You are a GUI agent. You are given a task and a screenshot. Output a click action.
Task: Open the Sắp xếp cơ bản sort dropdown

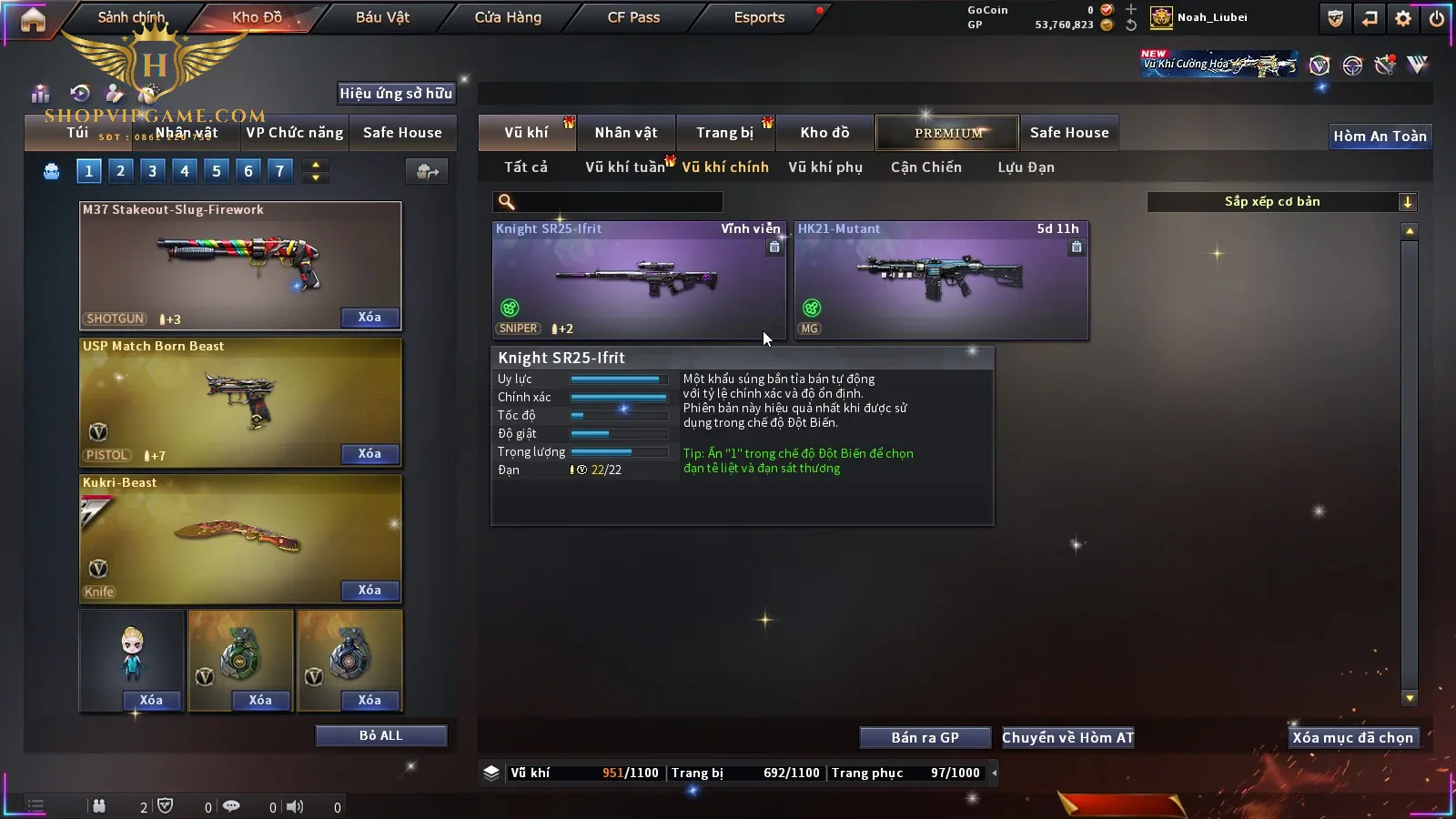pyautogui.click(x=1281, y=202)
